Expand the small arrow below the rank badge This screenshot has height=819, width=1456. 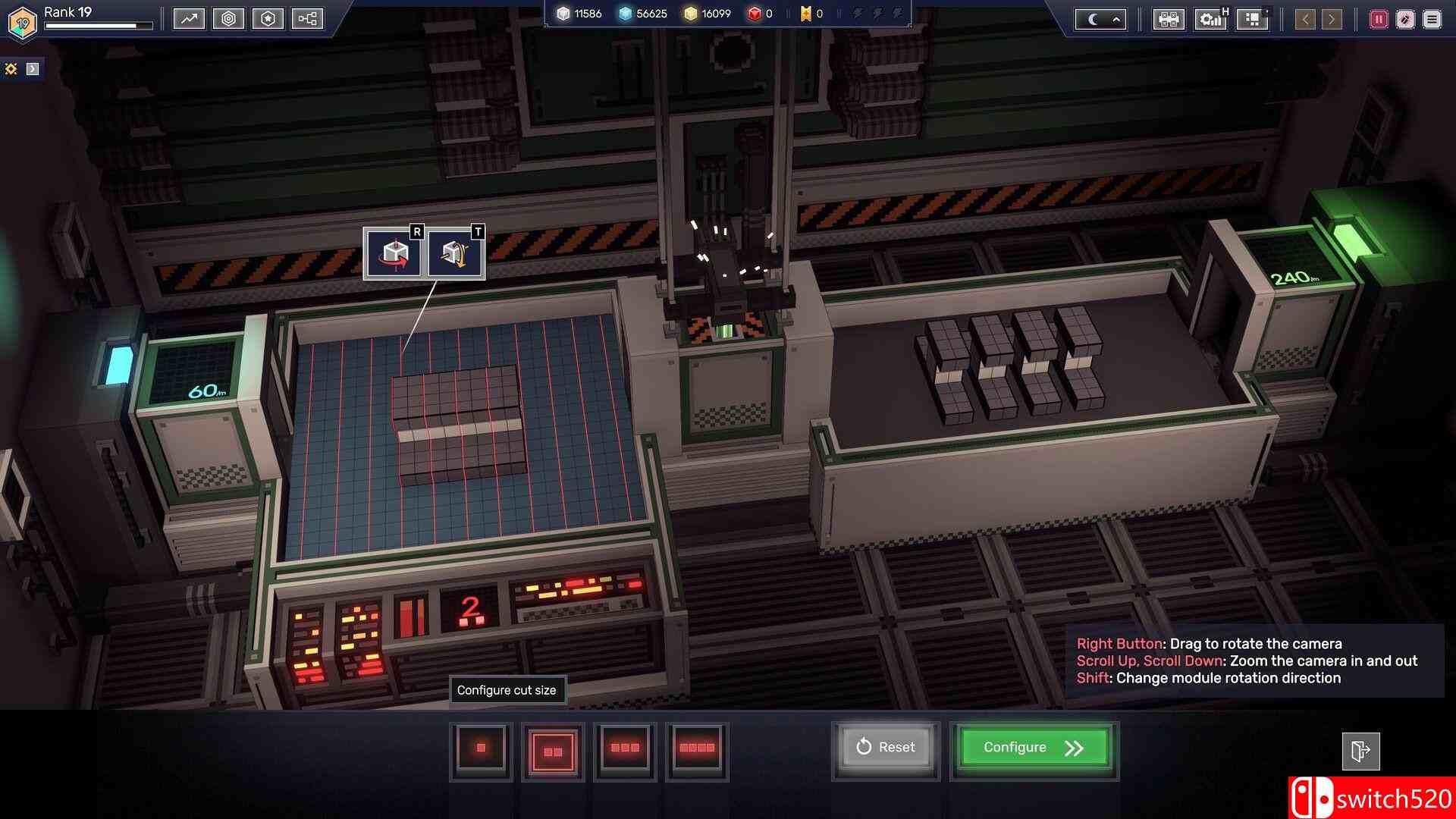32,68
